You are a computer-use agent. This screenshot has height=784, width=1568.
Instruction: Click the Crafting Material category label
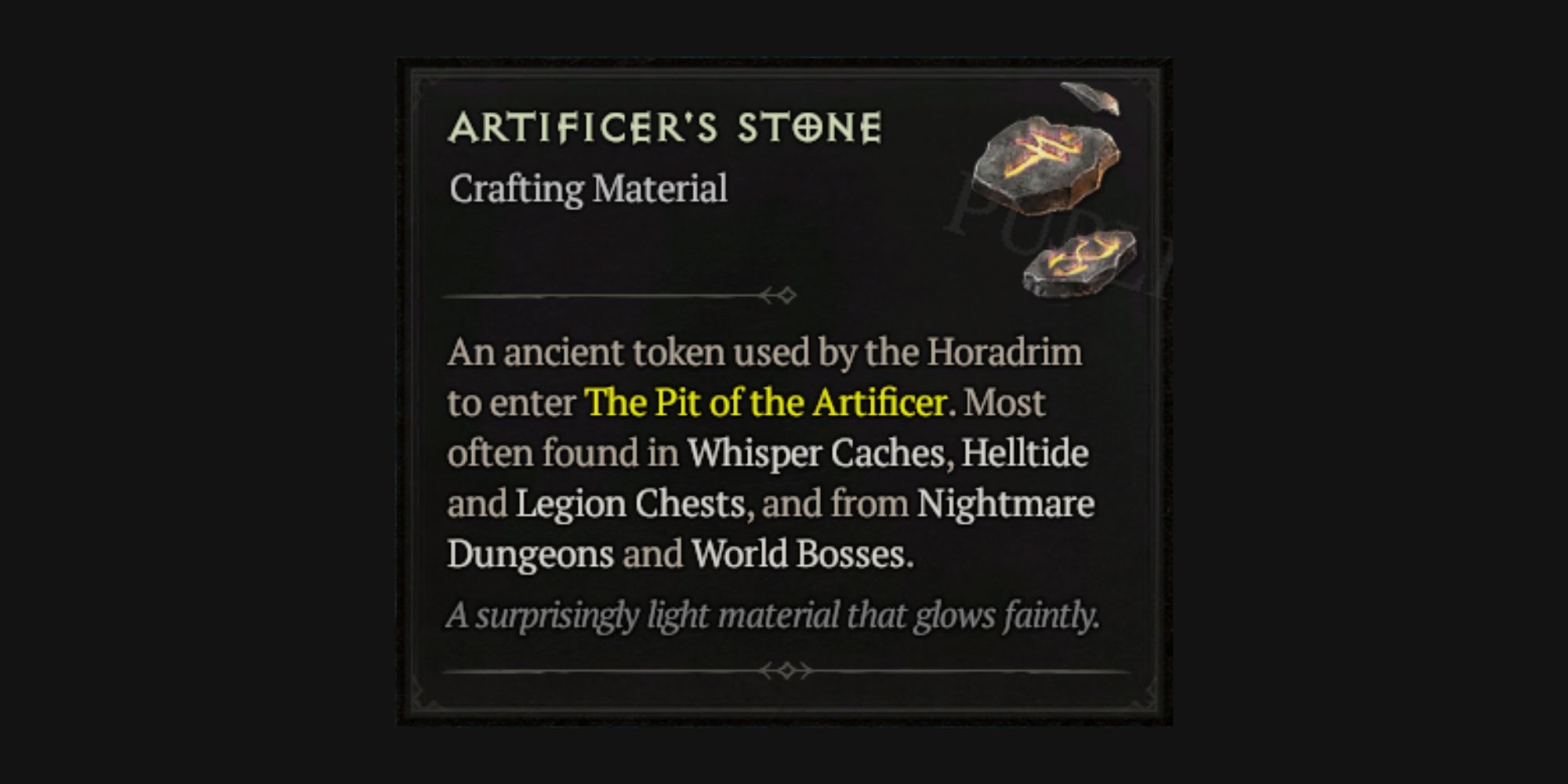[x=588, y=188]
